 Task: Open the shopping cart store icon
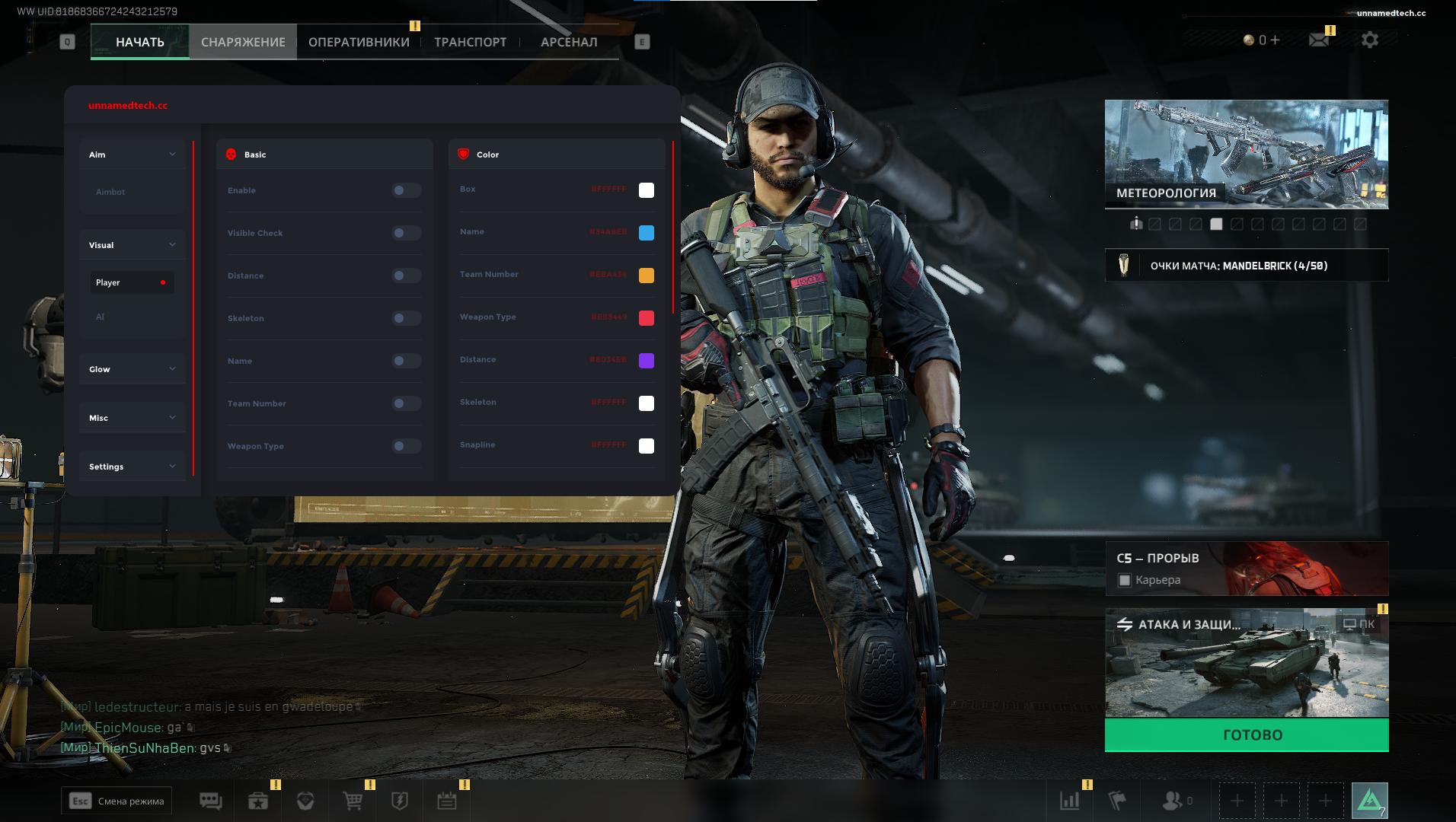pyautogui.click(x=353, y=801)
